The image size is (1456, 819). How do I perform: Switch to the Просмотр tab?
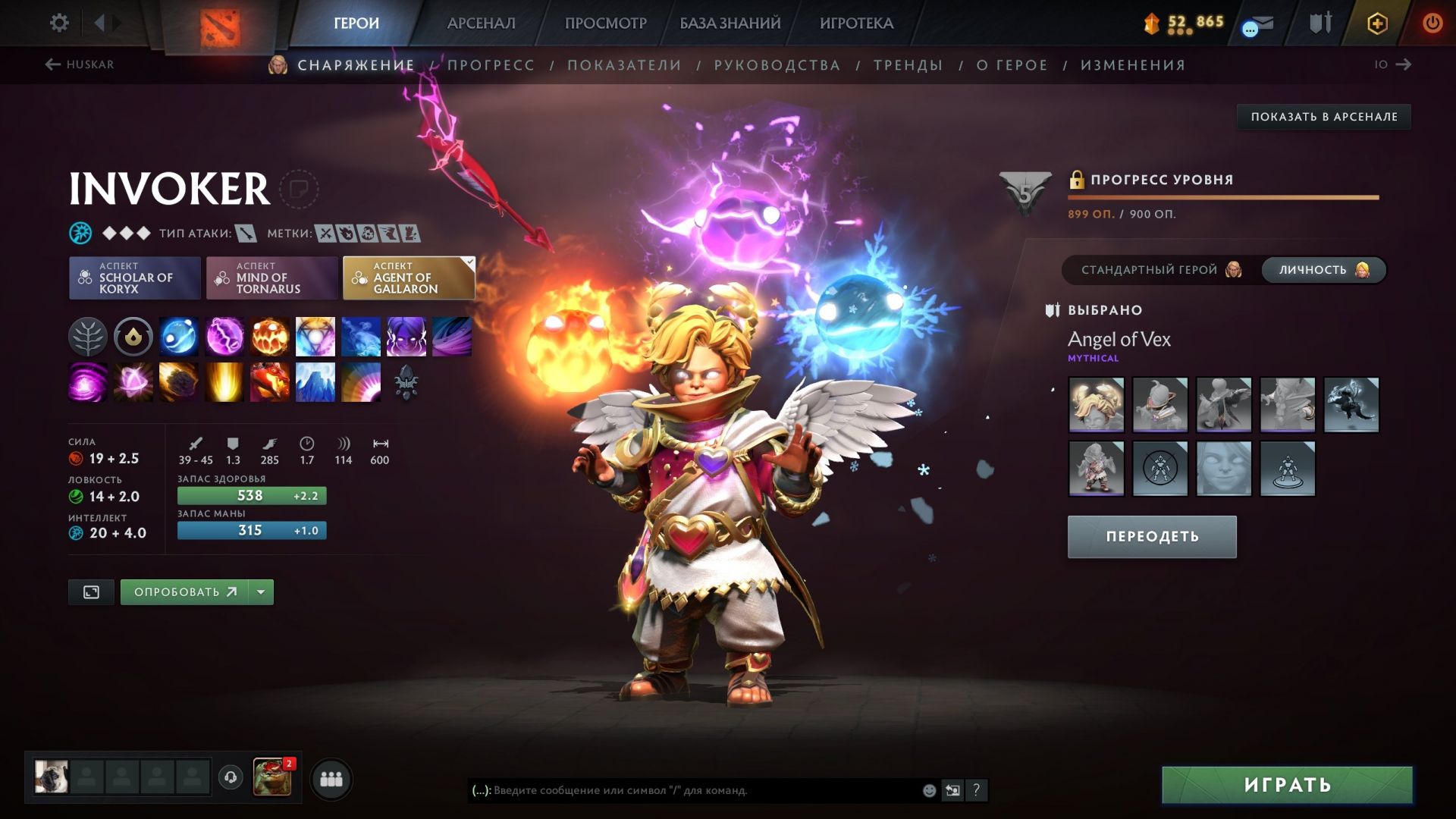605,24
